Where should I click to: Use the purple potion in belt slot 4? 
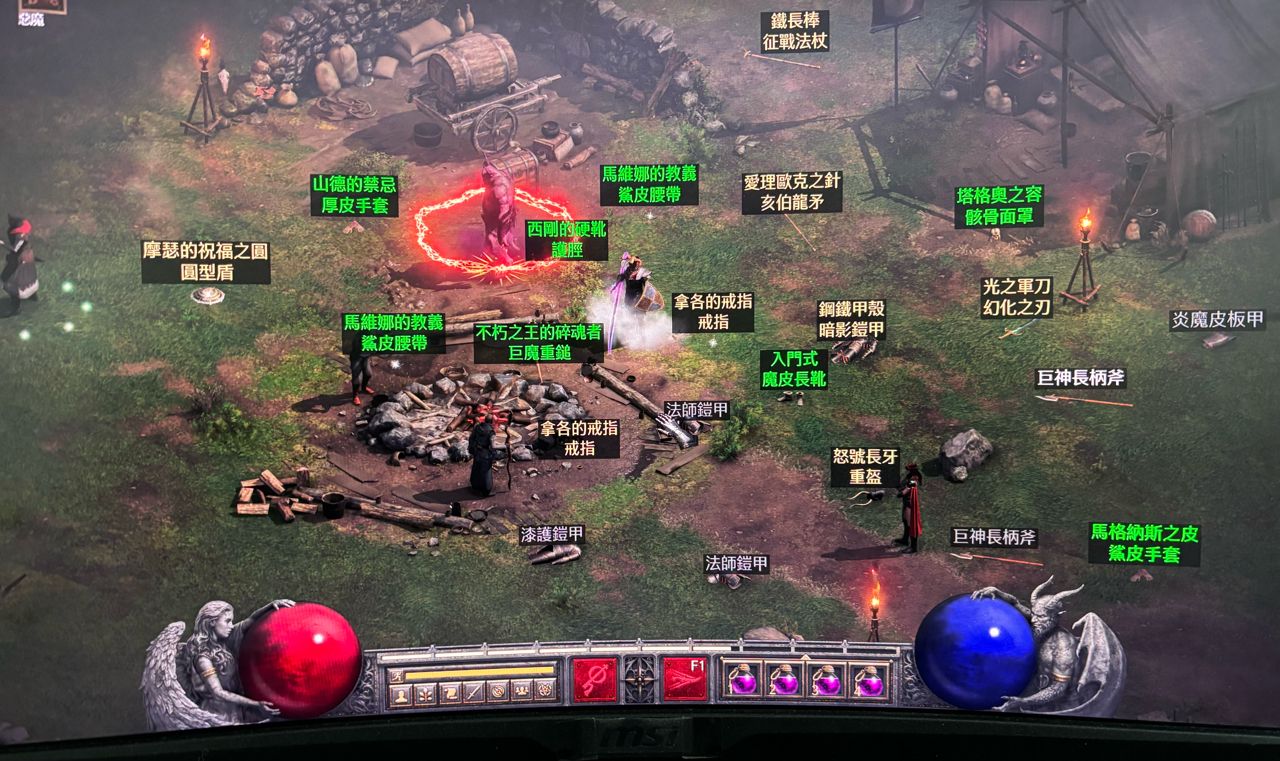tap(869, 680)
